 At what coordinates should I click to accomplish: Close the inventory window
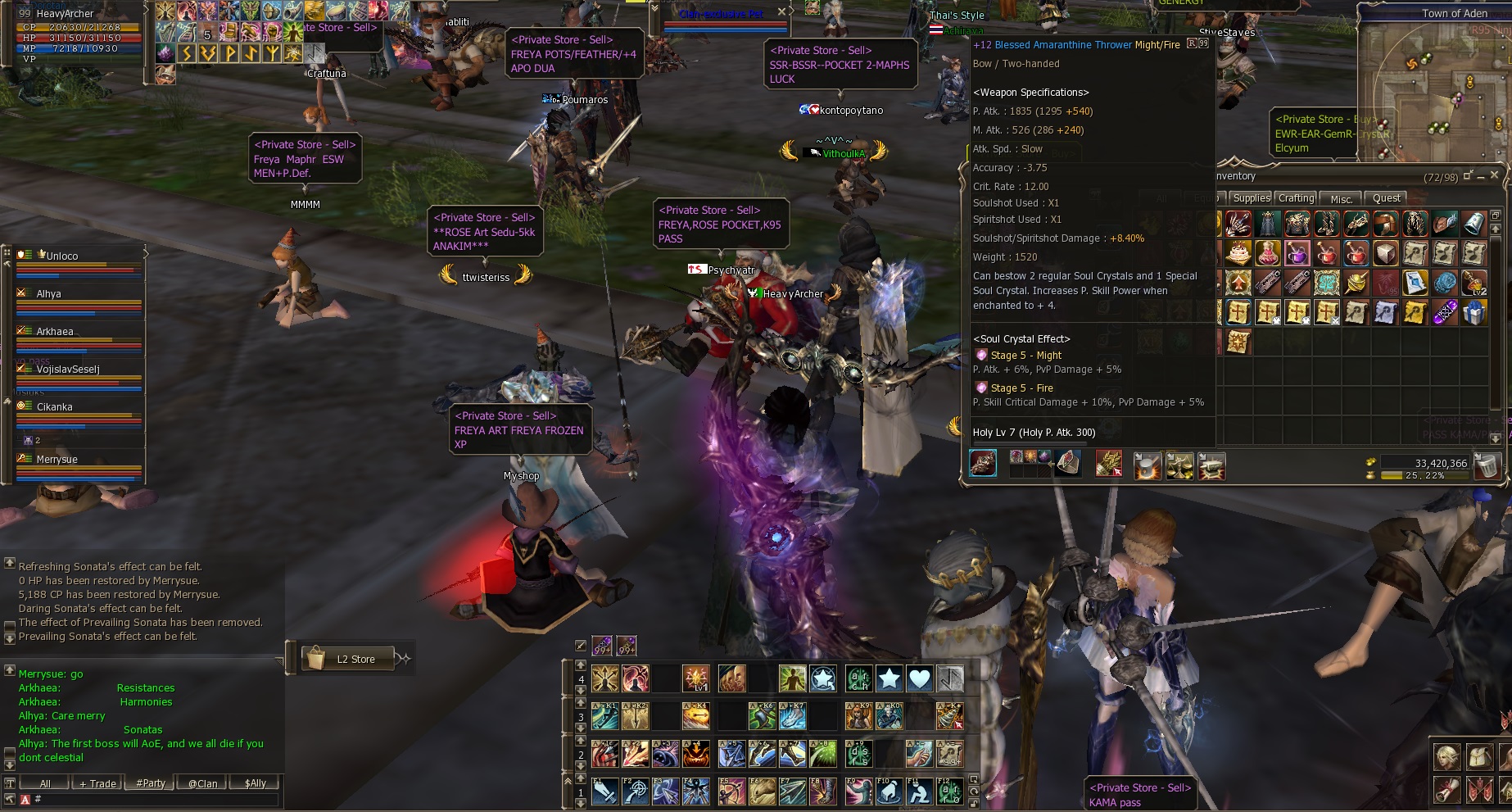(x=1494, y=175)
